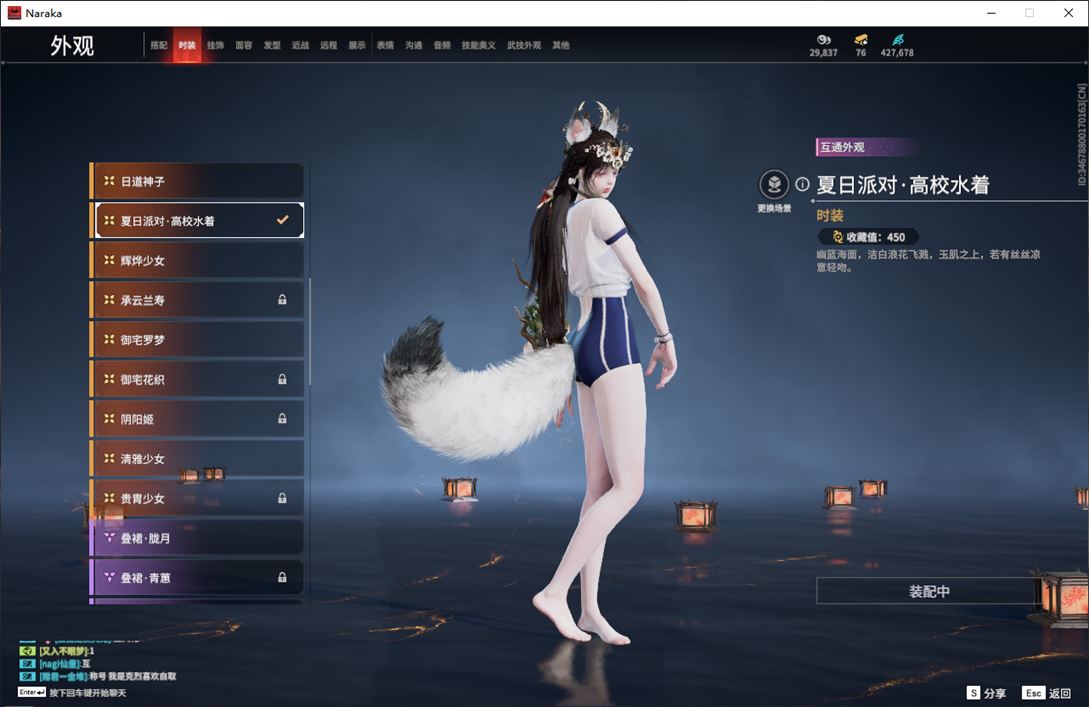Select the 清雅少女 outfit
This screenshot has height=707, width=1089.
[x=198, y=459]
